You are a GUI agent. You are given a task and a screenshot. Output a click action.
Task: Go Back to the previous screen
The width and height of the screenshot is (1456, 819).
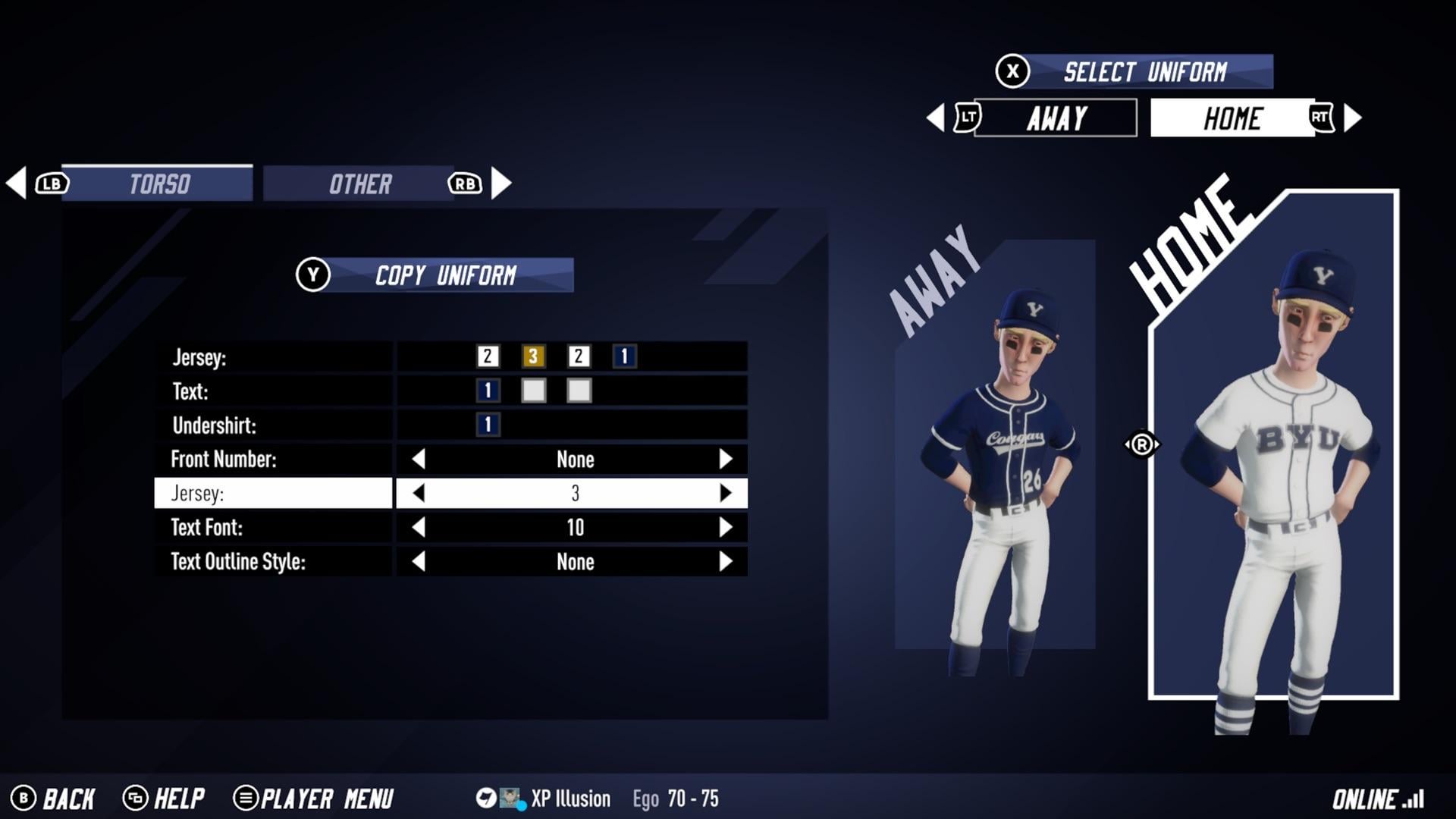[x=53, y=799]
